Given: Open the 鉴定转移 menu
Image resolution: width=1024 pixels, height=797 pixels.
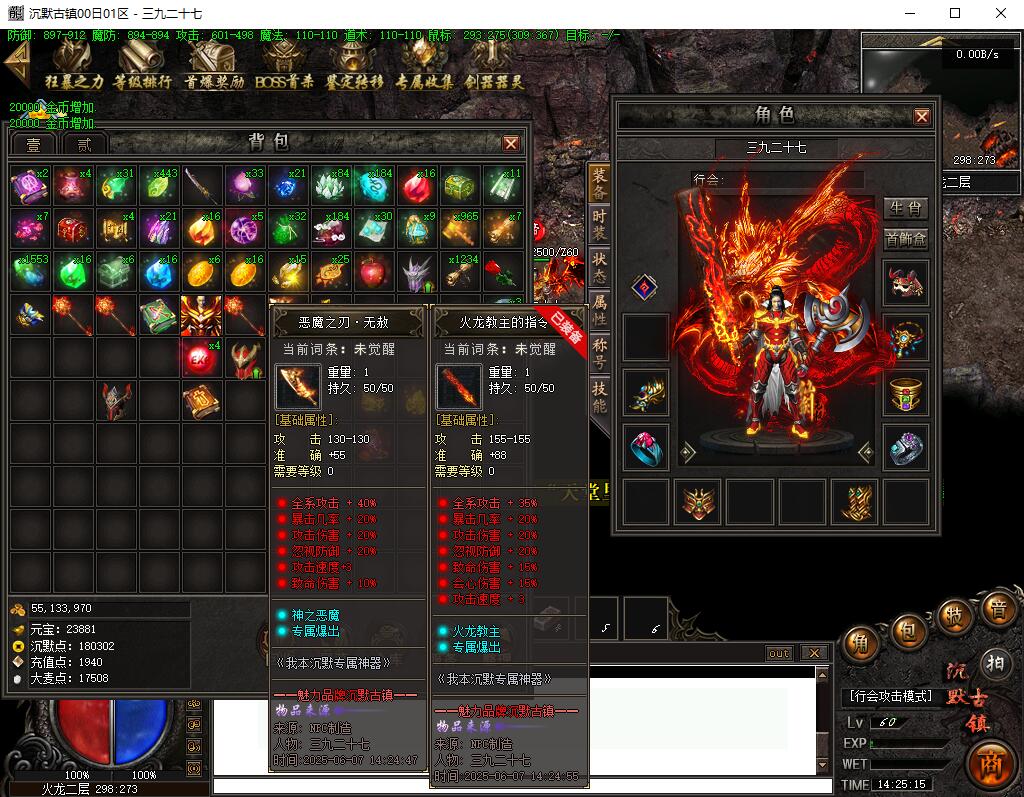Looking at the screenshot, I should click(x=354, y=66).
